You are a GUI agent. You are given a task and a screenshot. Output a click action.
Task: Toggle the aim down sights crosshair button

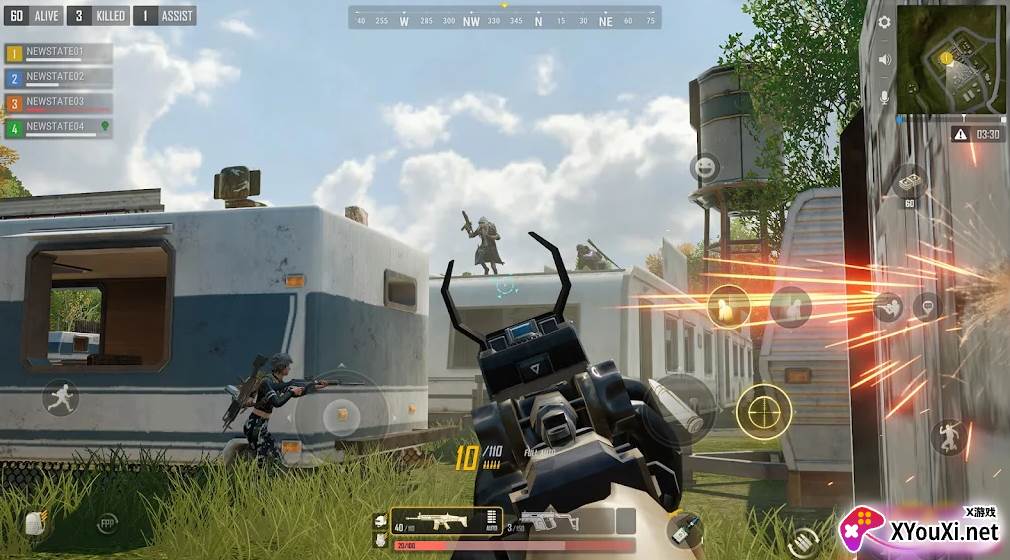[x=764, y=411]
